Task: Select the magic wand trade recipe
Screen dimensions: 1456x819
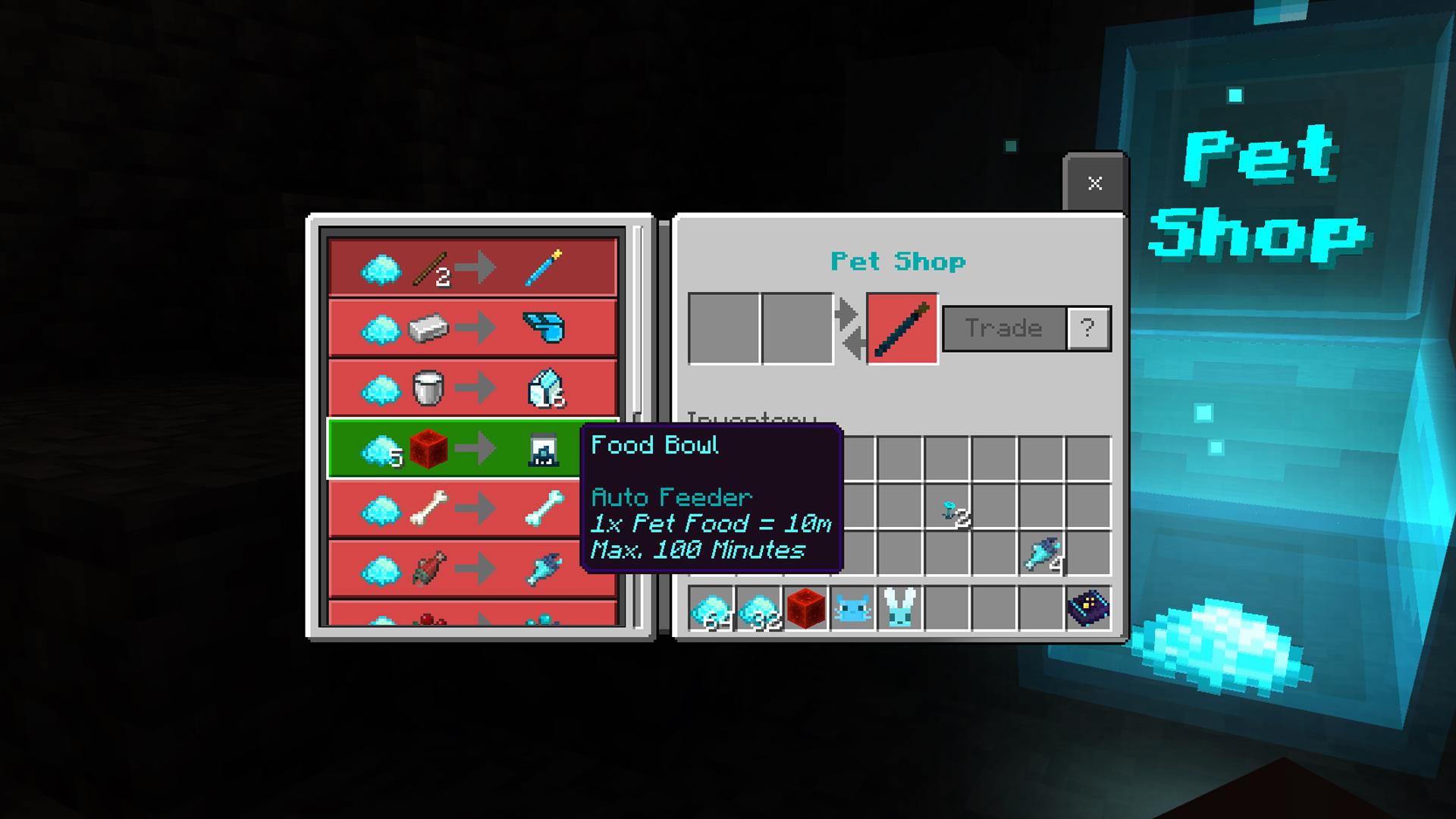Action: pos(470,265)
